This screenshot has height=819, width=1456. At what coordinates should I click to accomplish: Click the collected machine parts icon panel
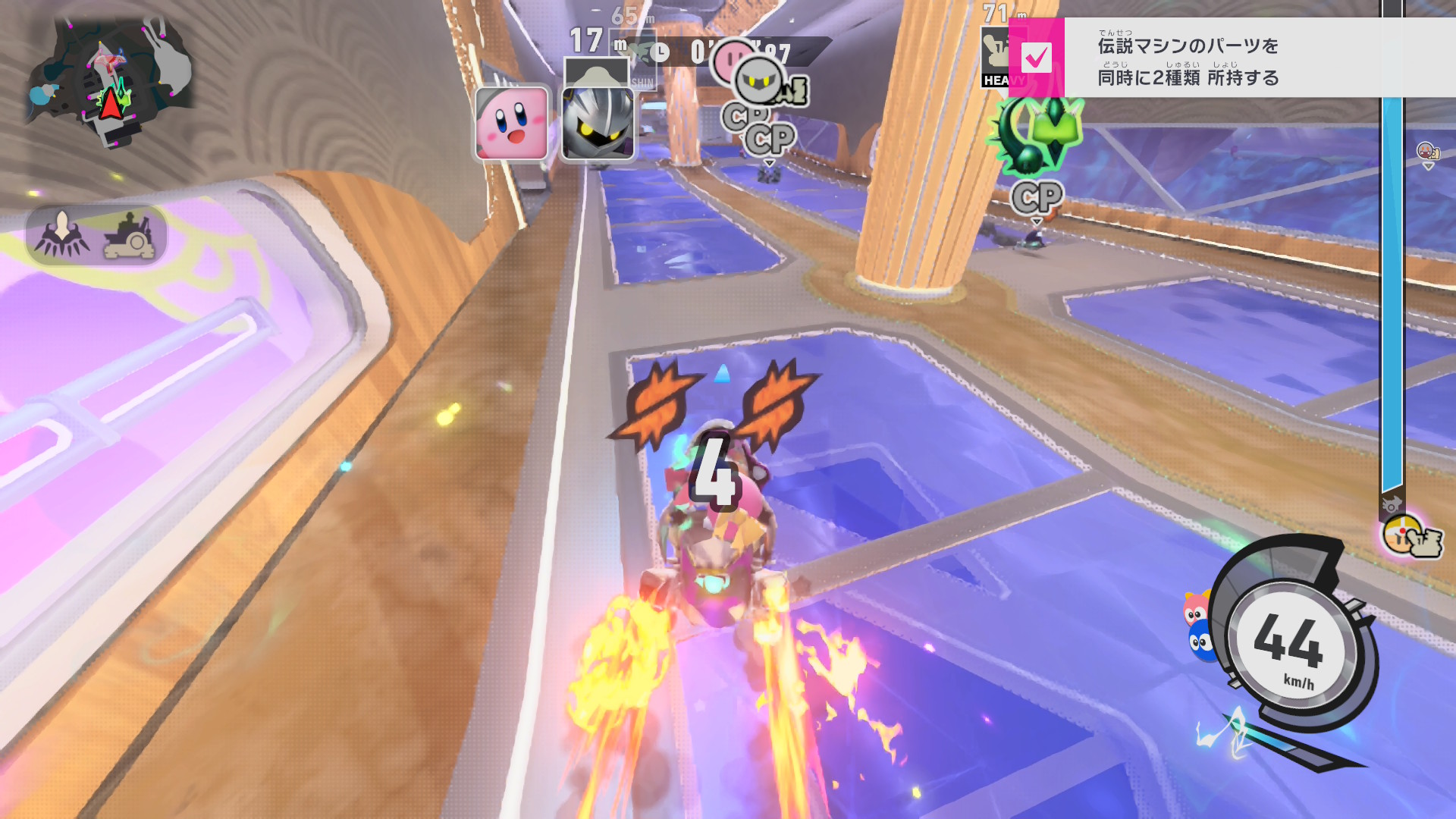click(x=97, y=235)
